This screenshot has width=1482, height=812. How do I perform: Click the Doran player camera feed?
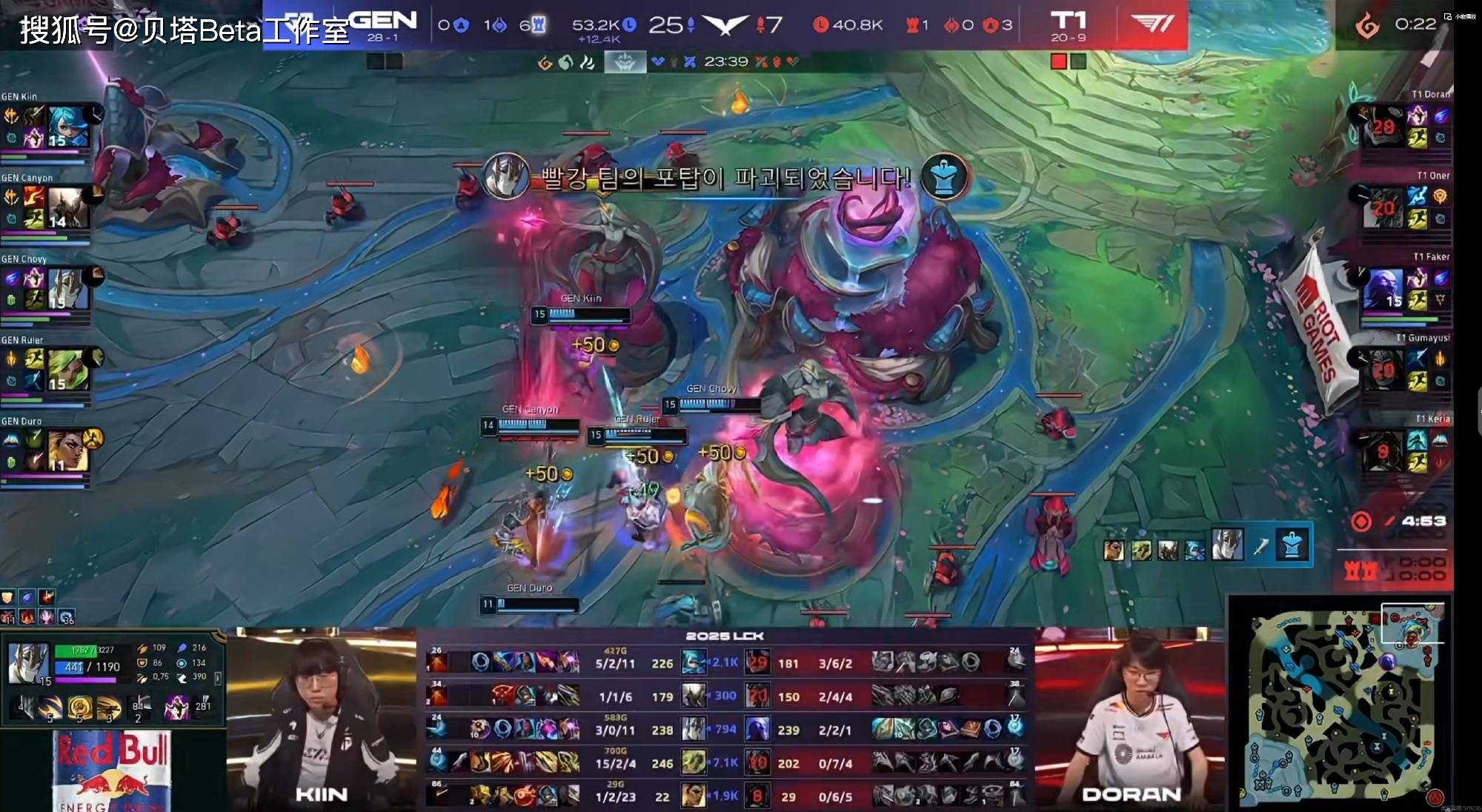click(x=1130, y=719)
